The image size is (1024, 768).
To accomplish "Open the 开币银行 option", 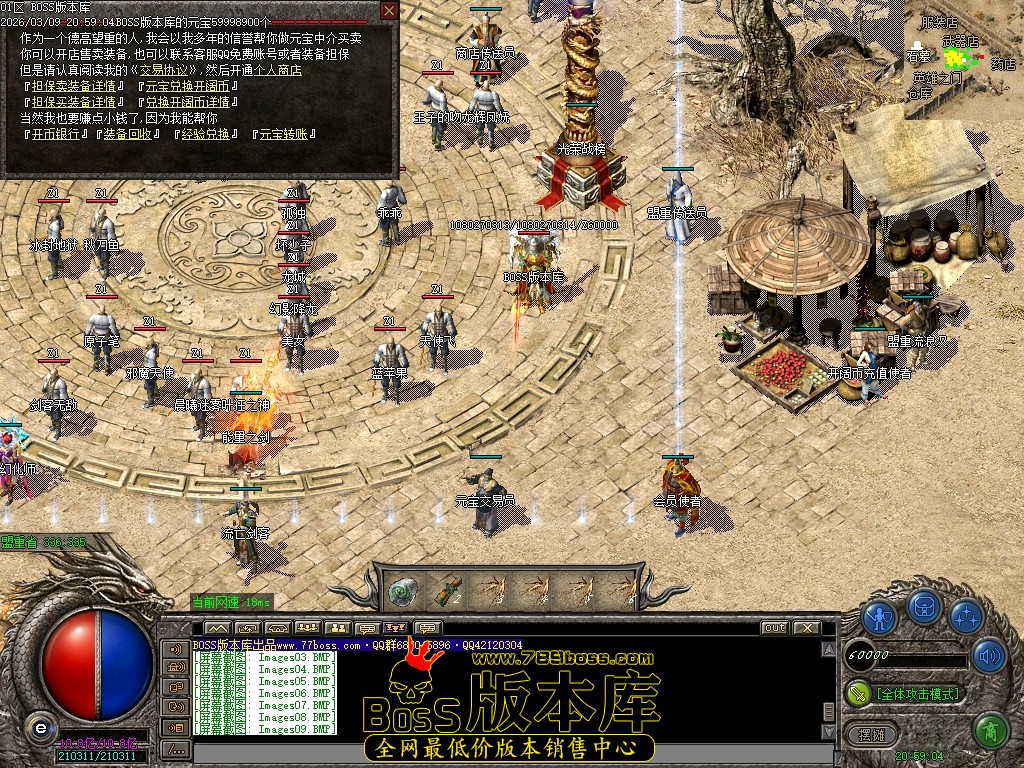I will coord(56,134).
